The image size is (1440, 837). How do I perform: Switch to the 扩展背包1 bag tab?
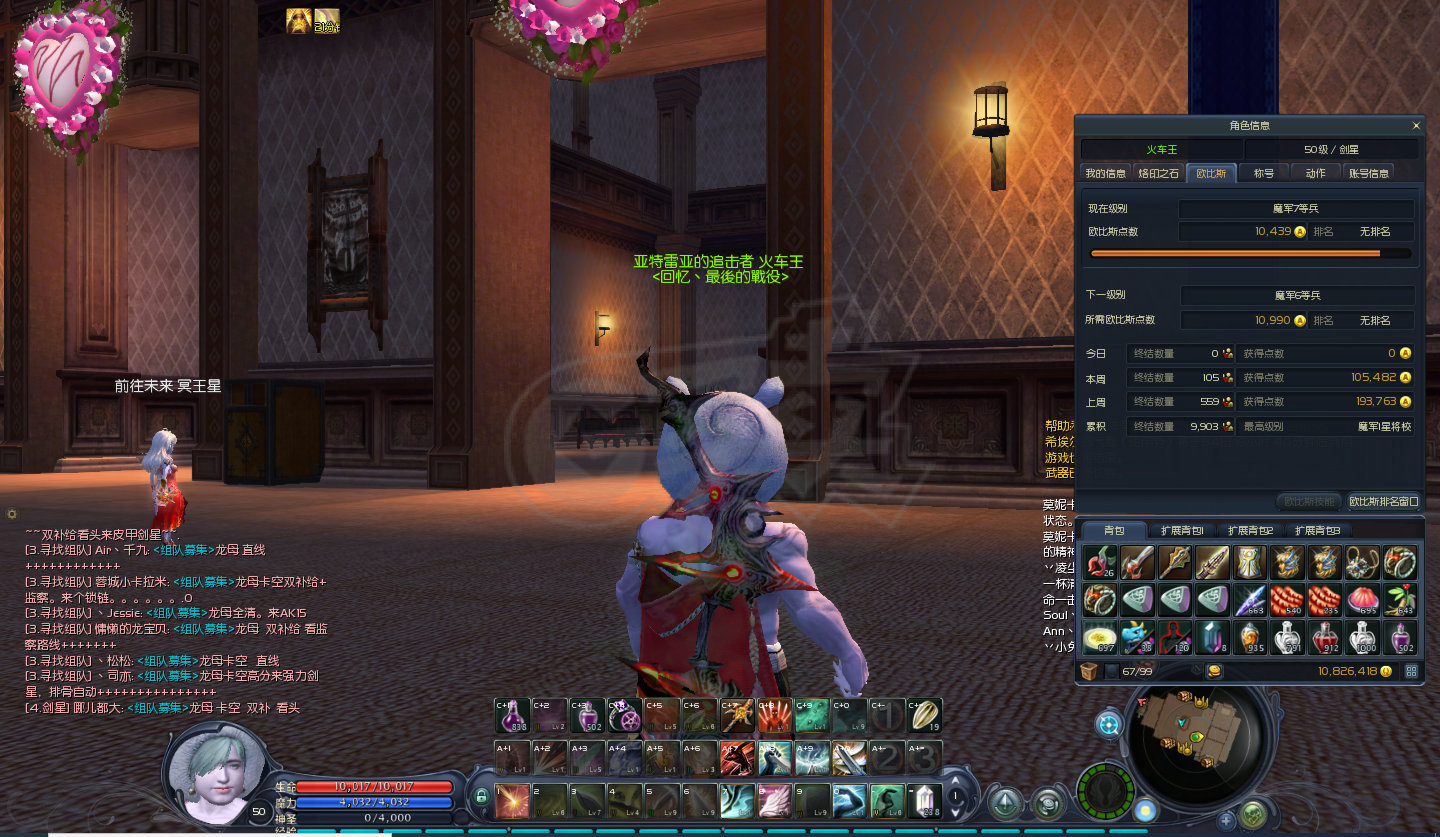tap(1181, 530)
